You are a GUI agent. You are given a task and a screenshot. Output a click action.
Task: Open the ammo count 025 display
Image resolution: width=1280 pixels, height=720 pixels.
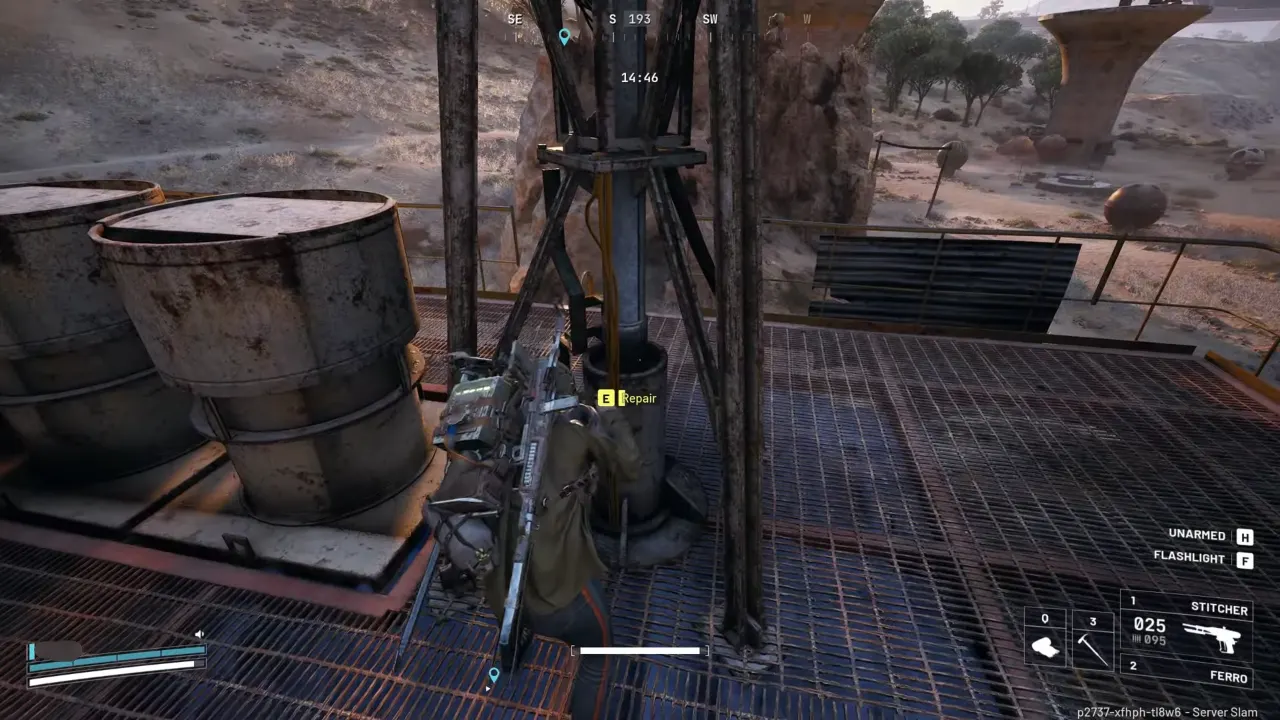1150,625
